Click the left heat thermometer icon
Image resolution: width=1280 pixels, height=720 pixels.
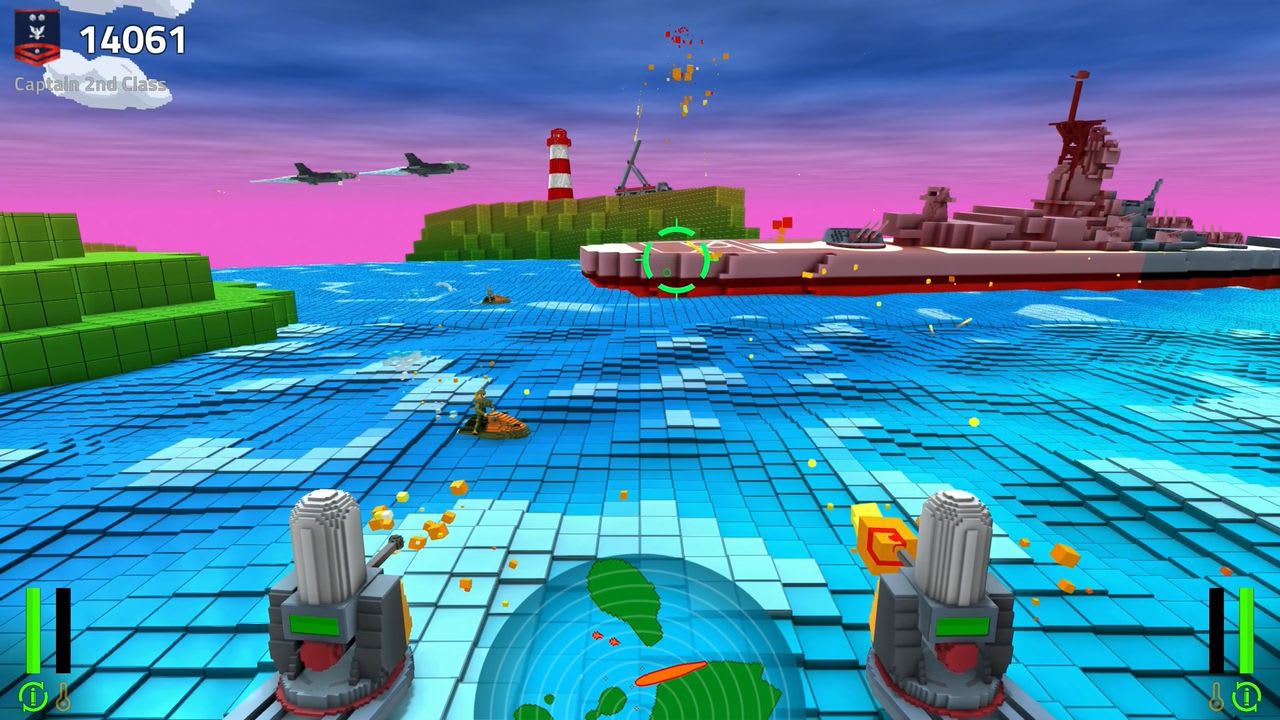(63, 696)
